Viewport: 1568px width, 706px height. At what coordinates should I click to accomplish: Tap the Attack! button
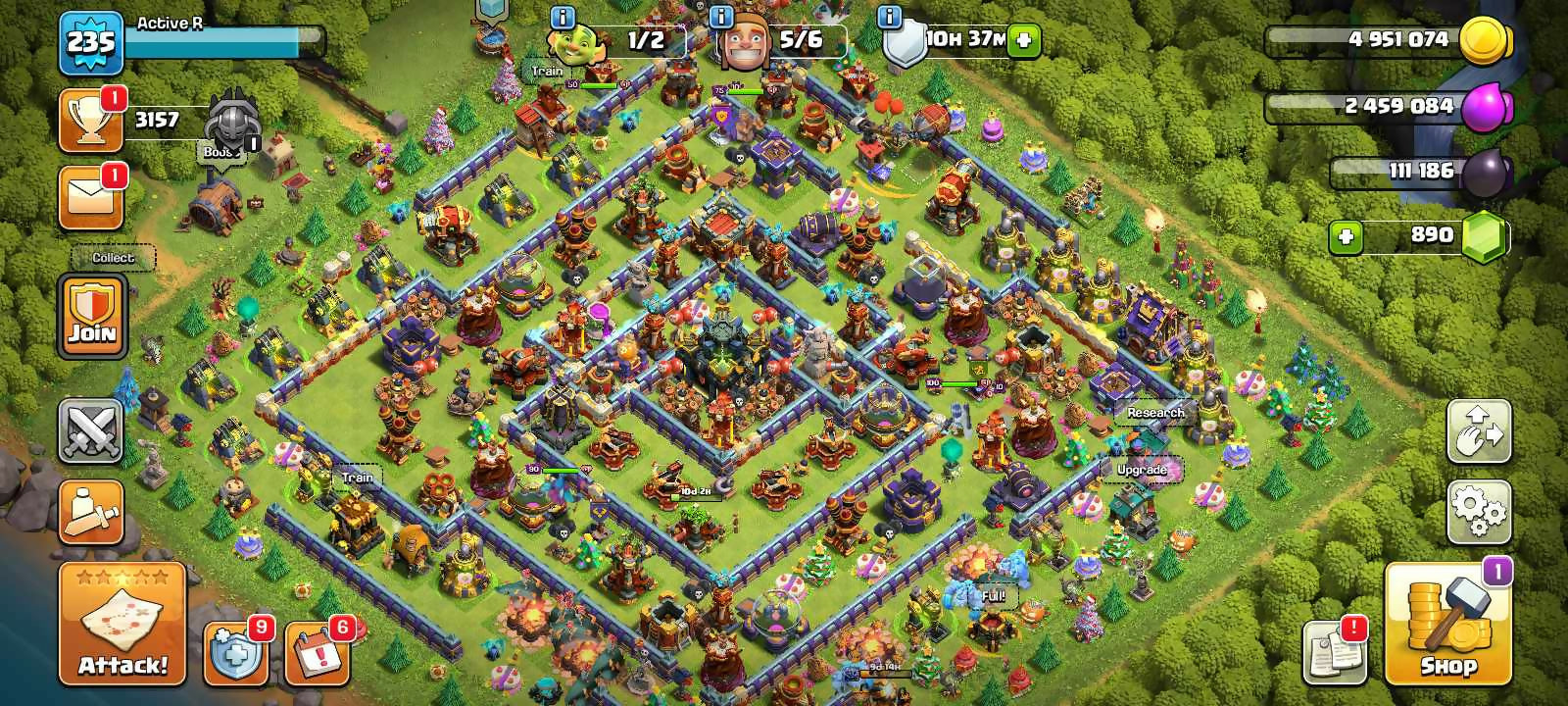click(122, 624)
